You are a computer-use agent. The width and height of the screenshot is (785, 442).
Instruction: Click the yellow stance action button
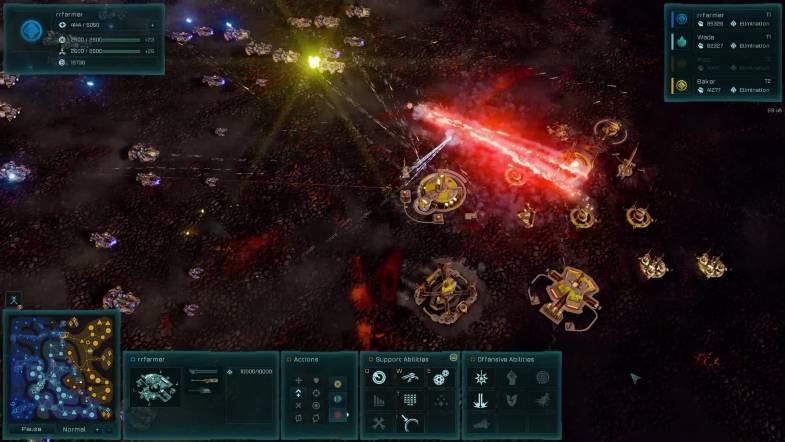pyautogui.click(x=337, y=383)
